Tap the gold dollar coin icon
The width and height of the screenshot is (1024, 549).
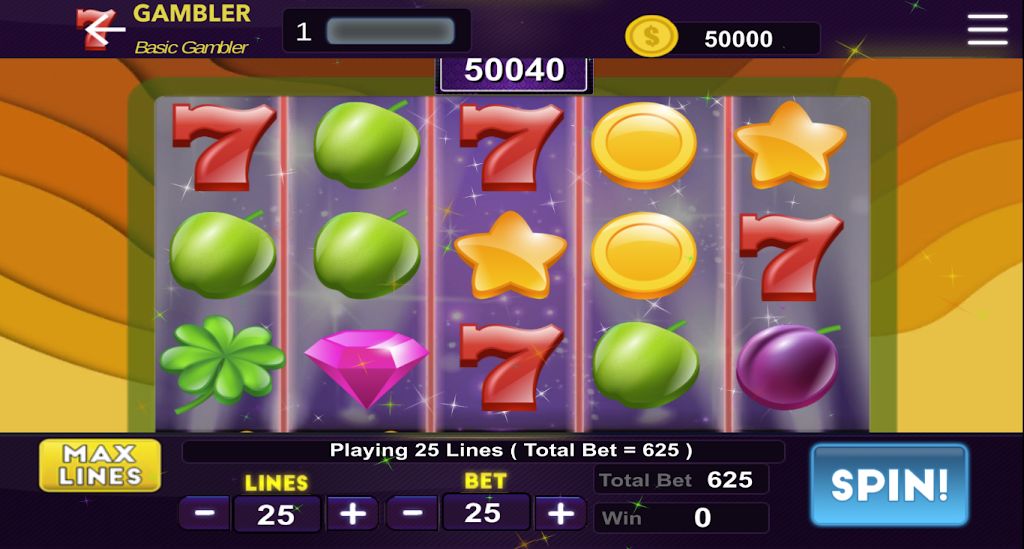coord(651,38)
